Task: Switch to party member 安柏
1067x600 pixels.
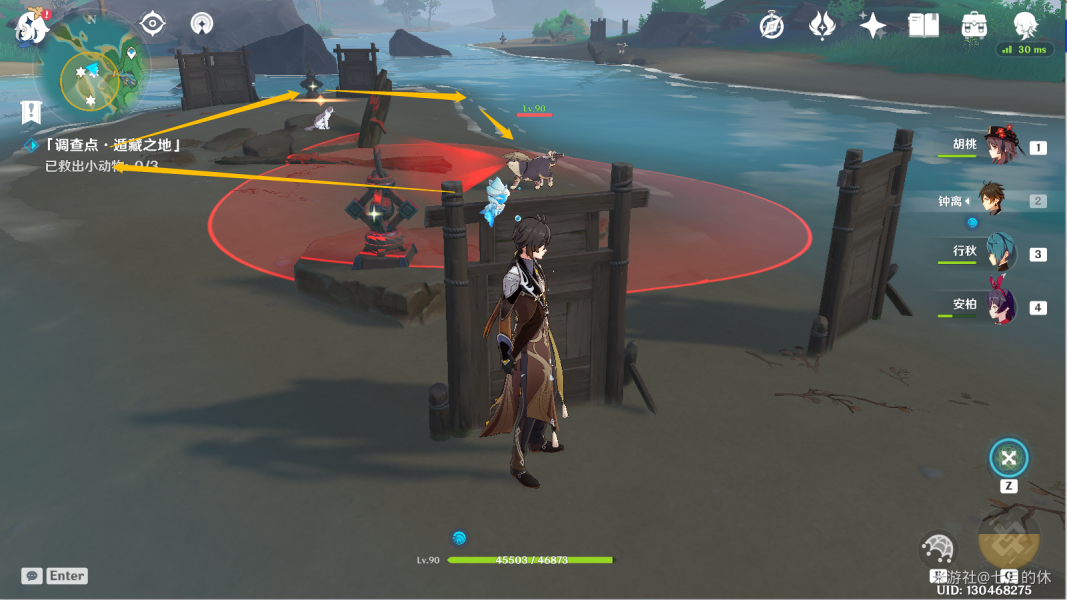Action: (x=999, y=305)
